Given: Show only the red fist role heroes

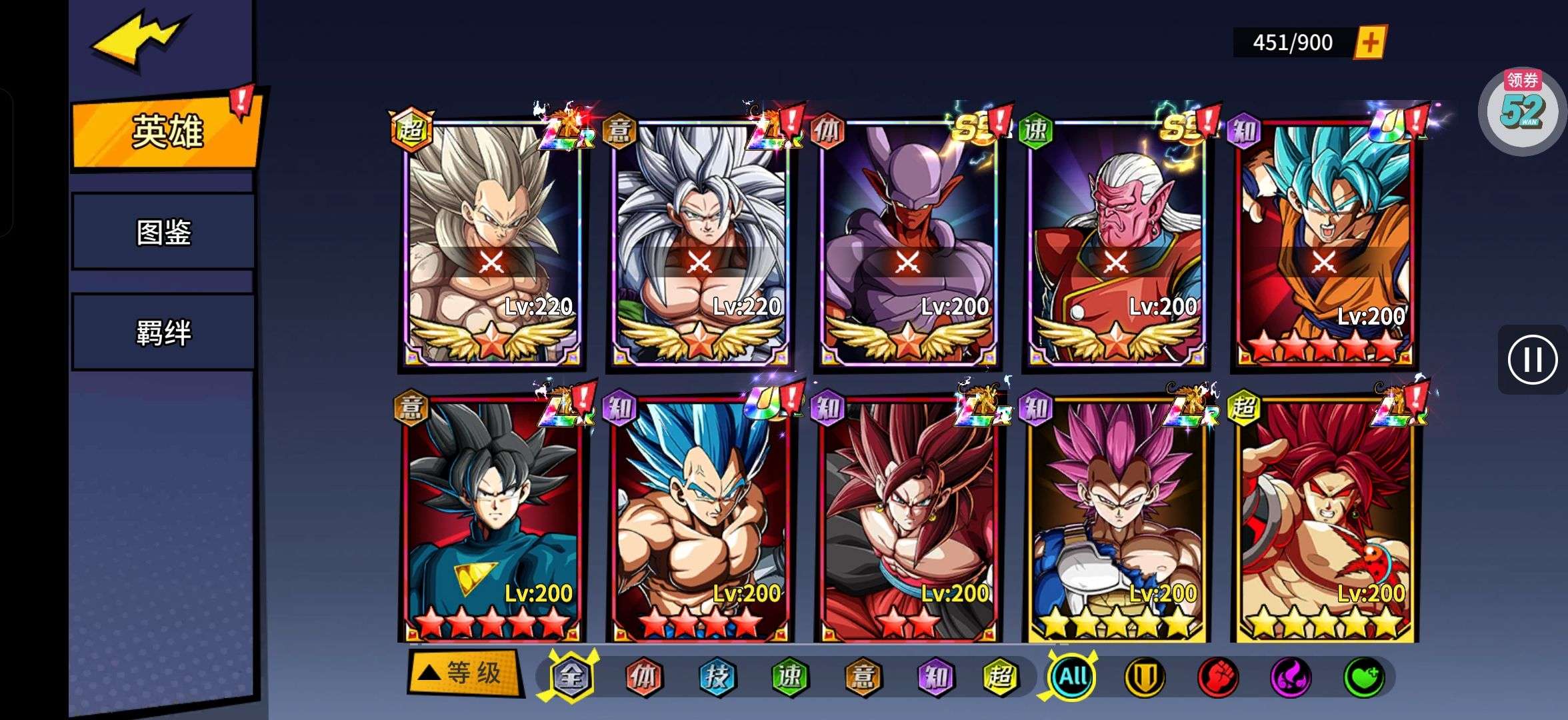Looking at the screenshot, I should point(1218,677).
